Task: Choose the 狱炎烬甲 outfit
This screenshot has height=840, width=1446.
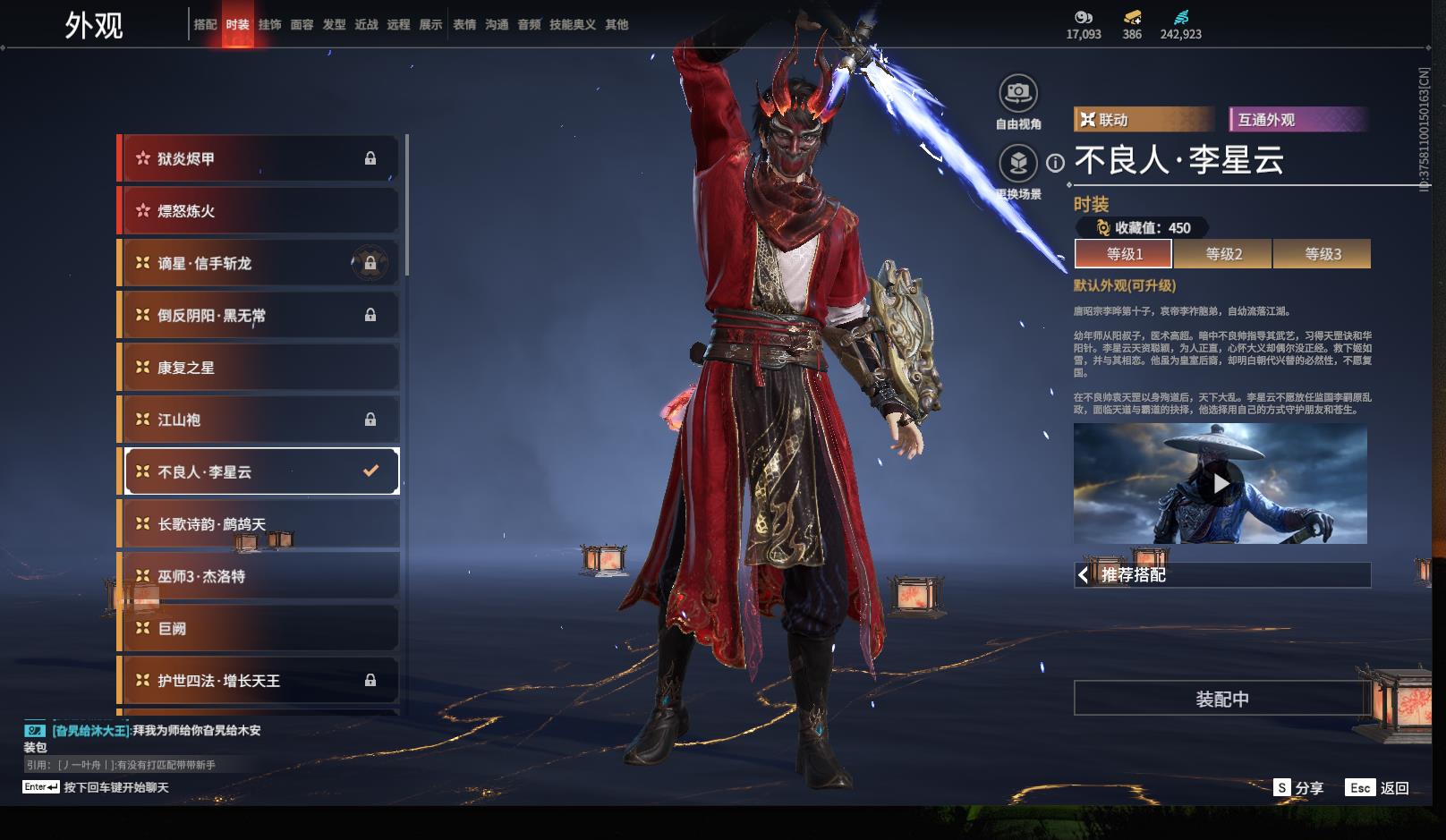Action: [259, 158]
